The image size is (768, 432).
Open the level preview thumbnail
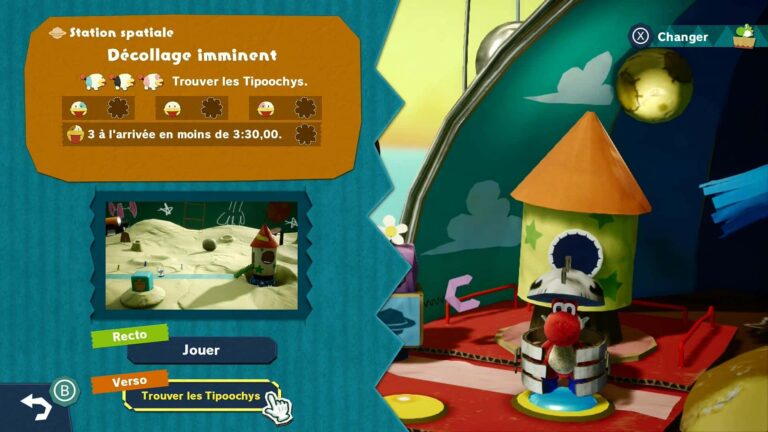click(201, 254)
